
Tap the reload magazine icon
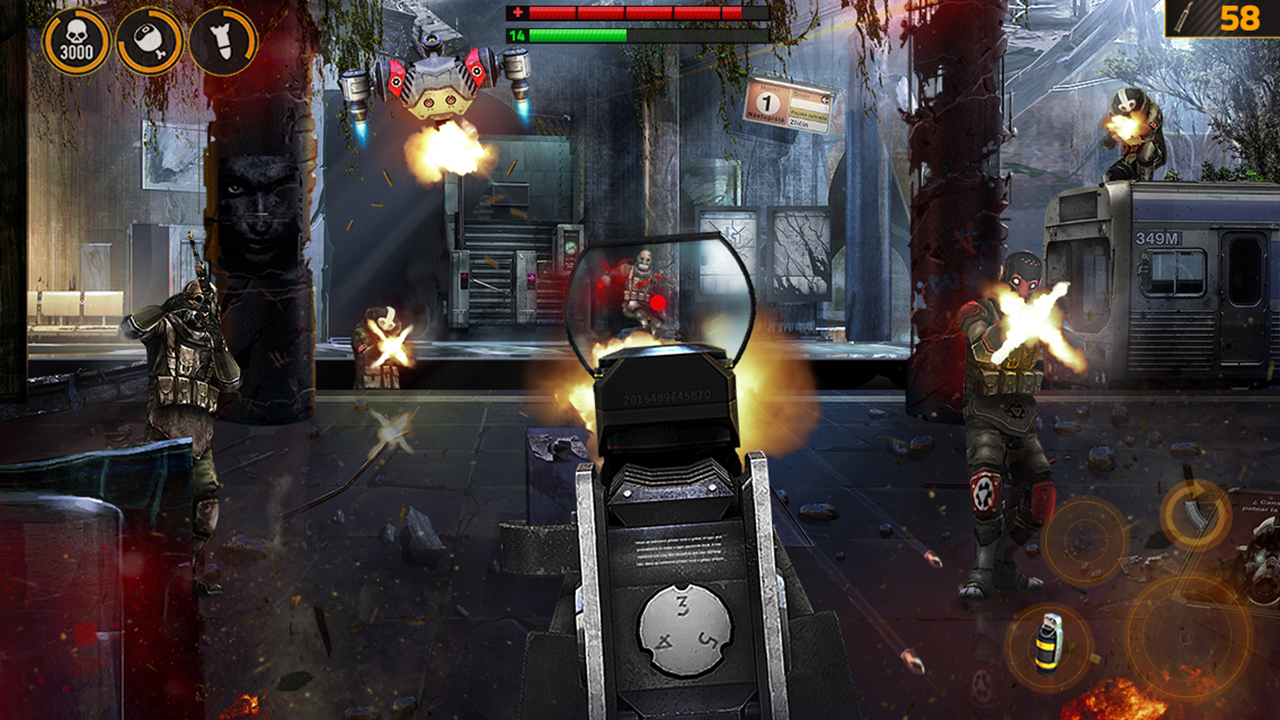1196,512
